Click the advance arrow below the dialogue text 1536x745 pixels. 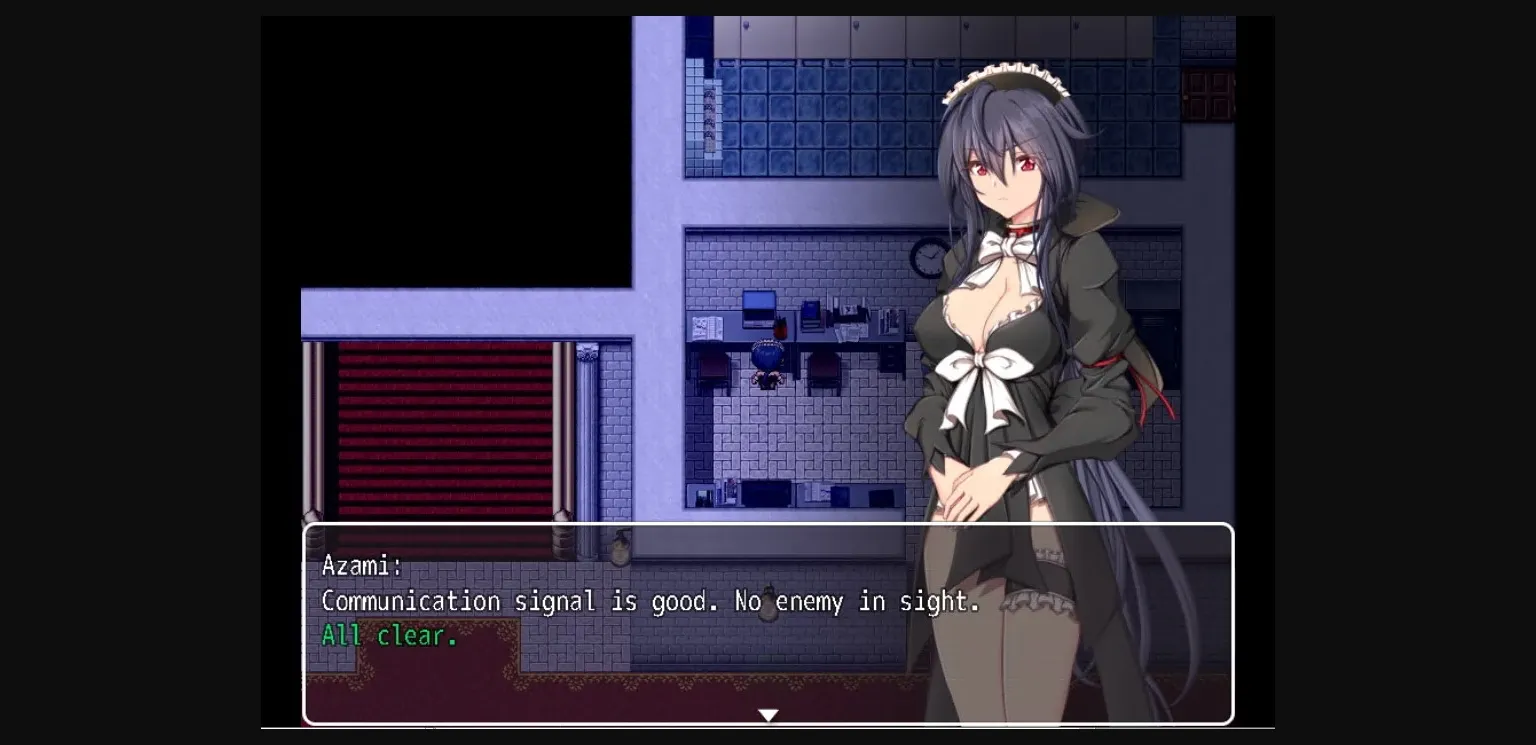768,714
